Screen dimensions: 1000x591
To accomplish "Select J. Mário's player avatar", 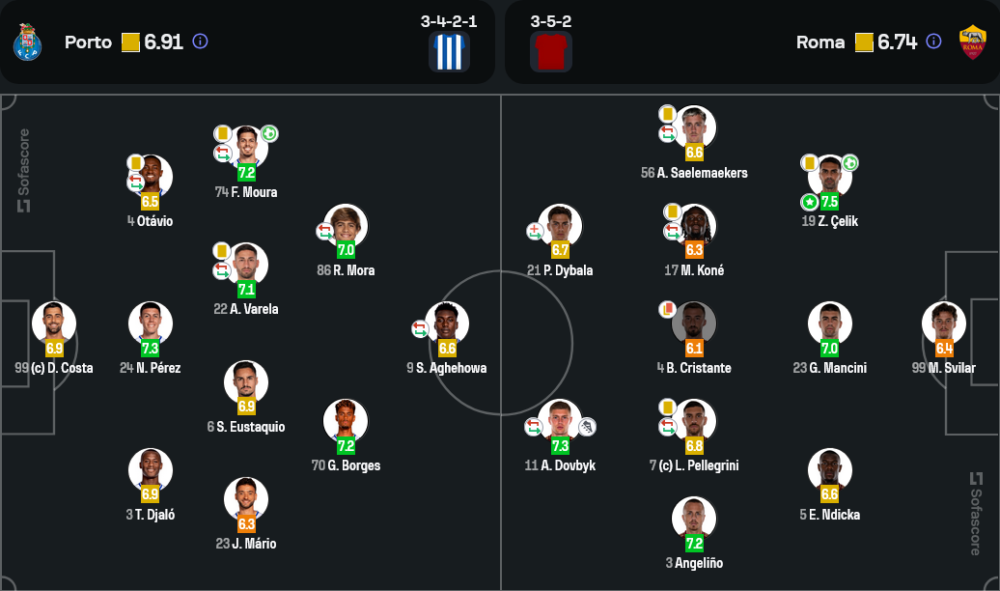I will 246,500.
